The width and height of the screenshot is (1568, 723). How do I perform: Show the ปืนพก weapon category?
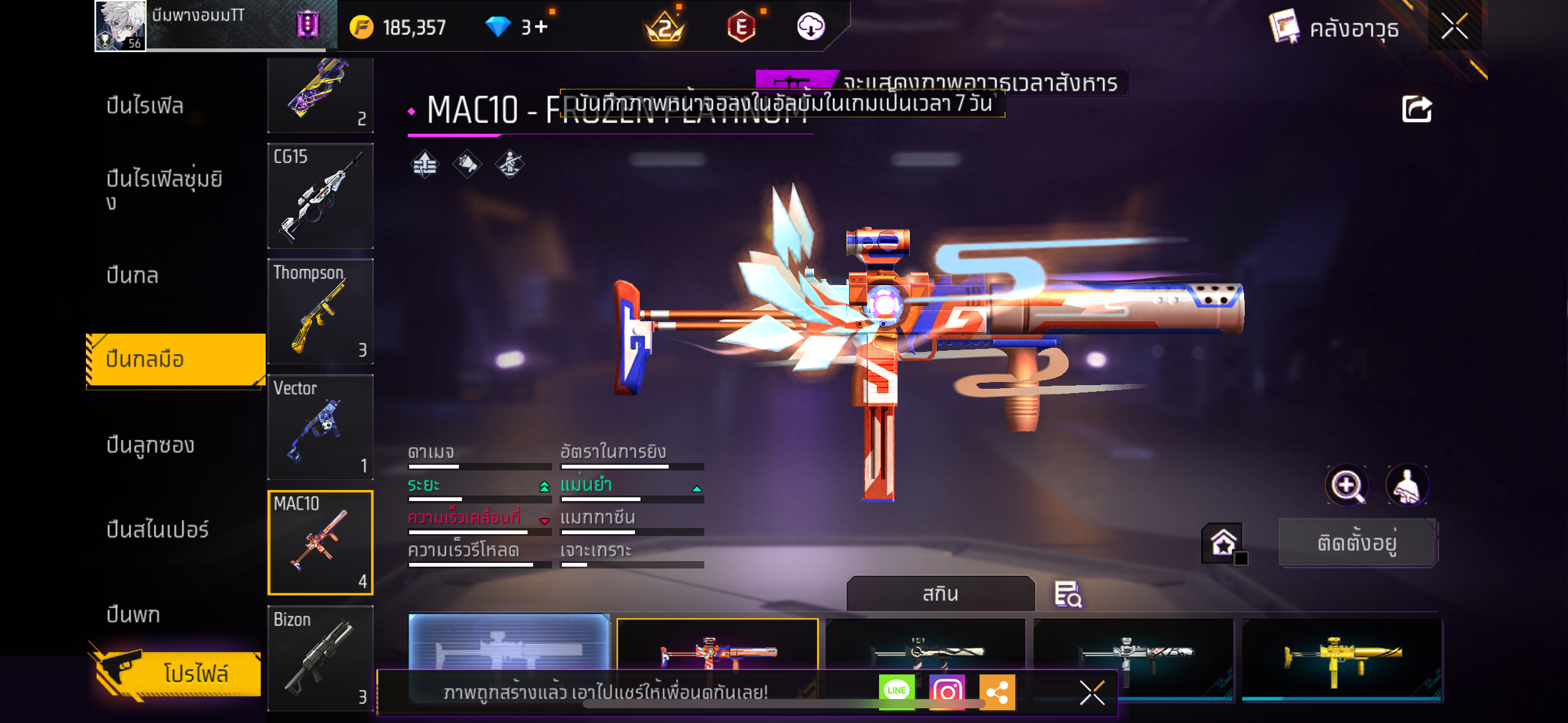(x=133, y=614)
